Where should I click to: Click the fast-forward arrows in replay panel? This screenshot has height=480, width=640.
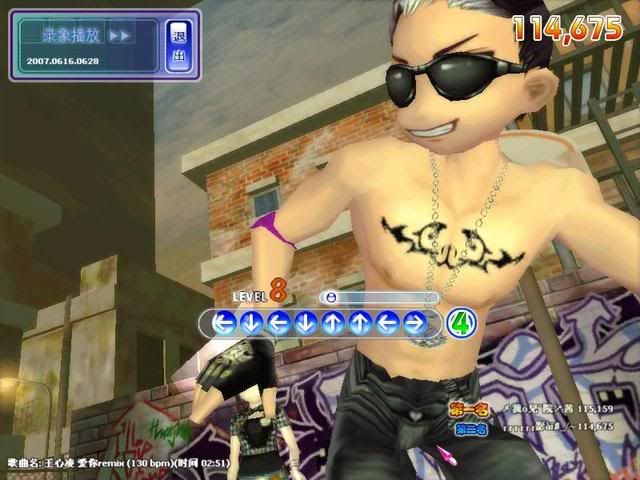(x=119, y=35)
